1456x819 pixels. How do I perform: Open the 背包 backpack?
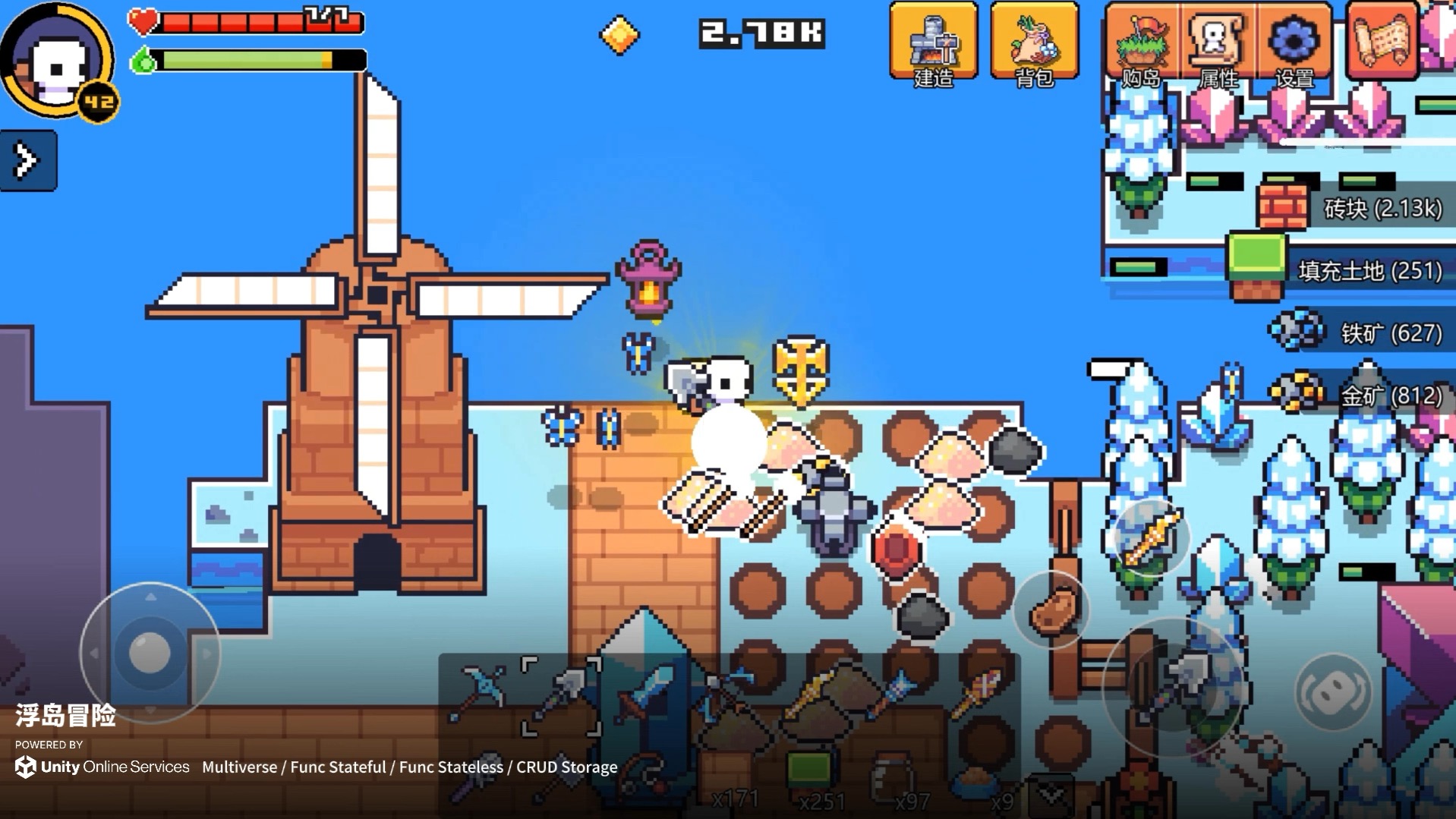pos(1034,42)
